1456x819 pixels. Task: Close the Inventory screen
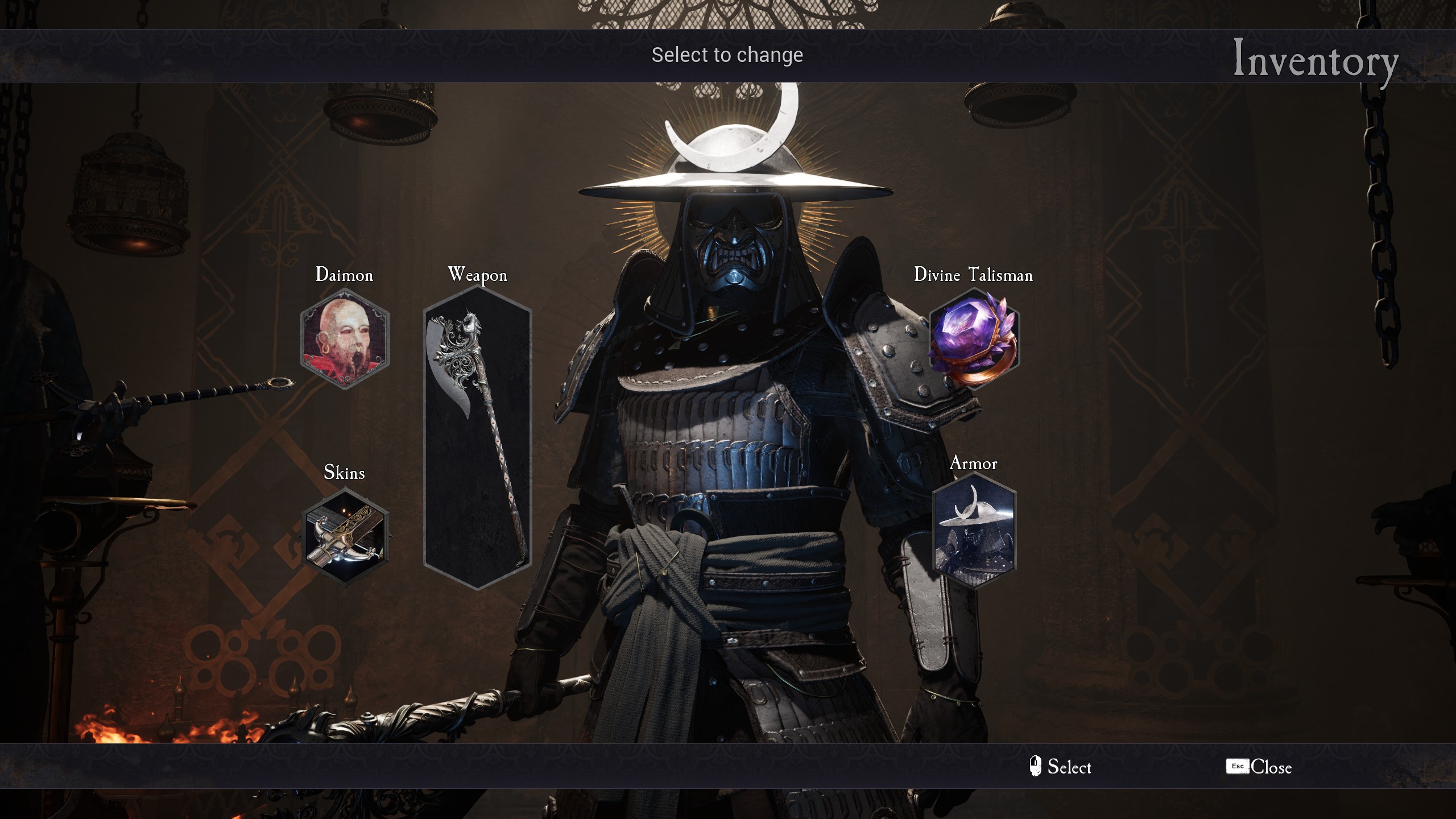(x=1259, y=767)
